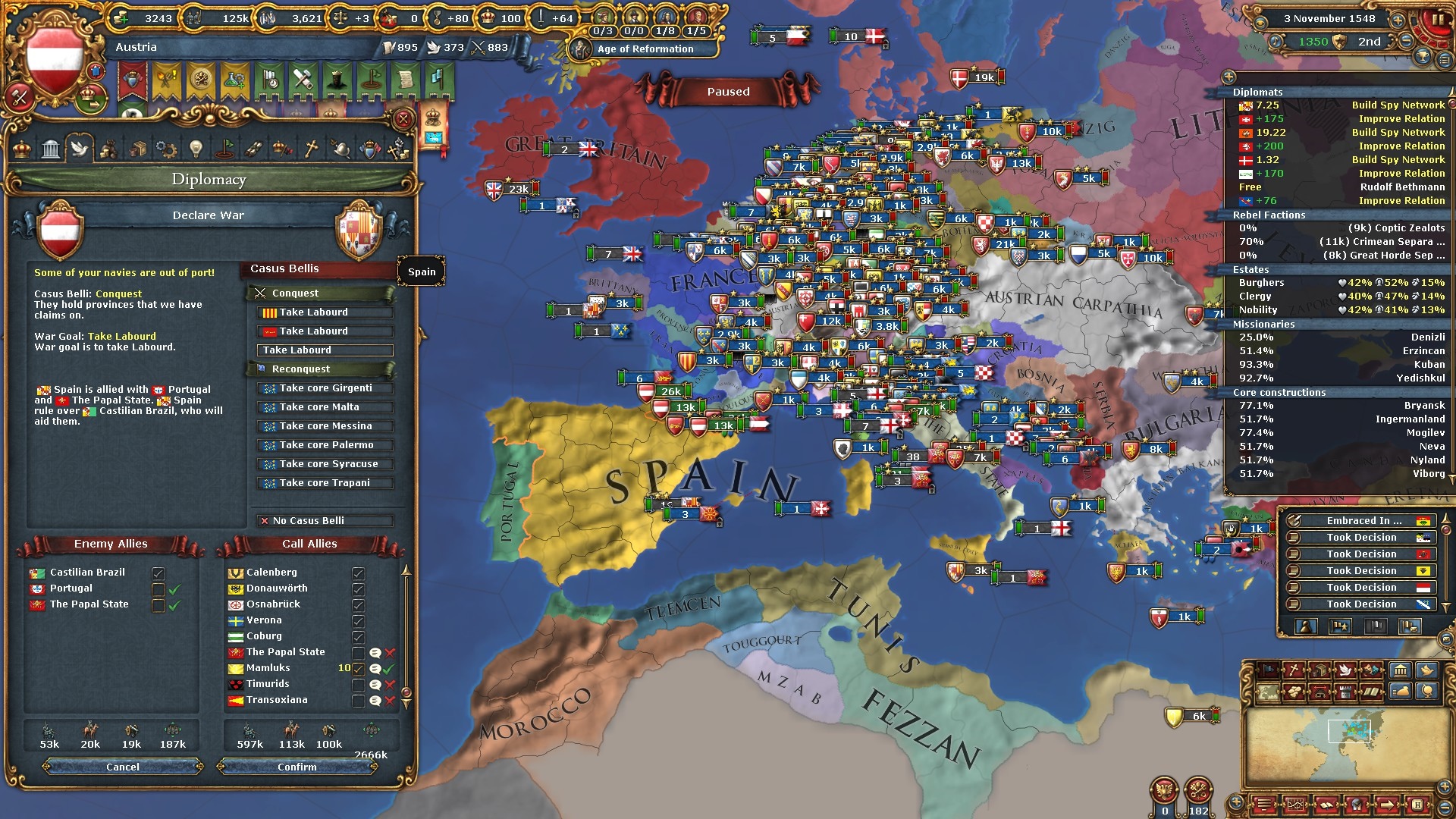Select the Take core Palermo casus belli
Screen dimensions: 1456x819
[325, 445]
